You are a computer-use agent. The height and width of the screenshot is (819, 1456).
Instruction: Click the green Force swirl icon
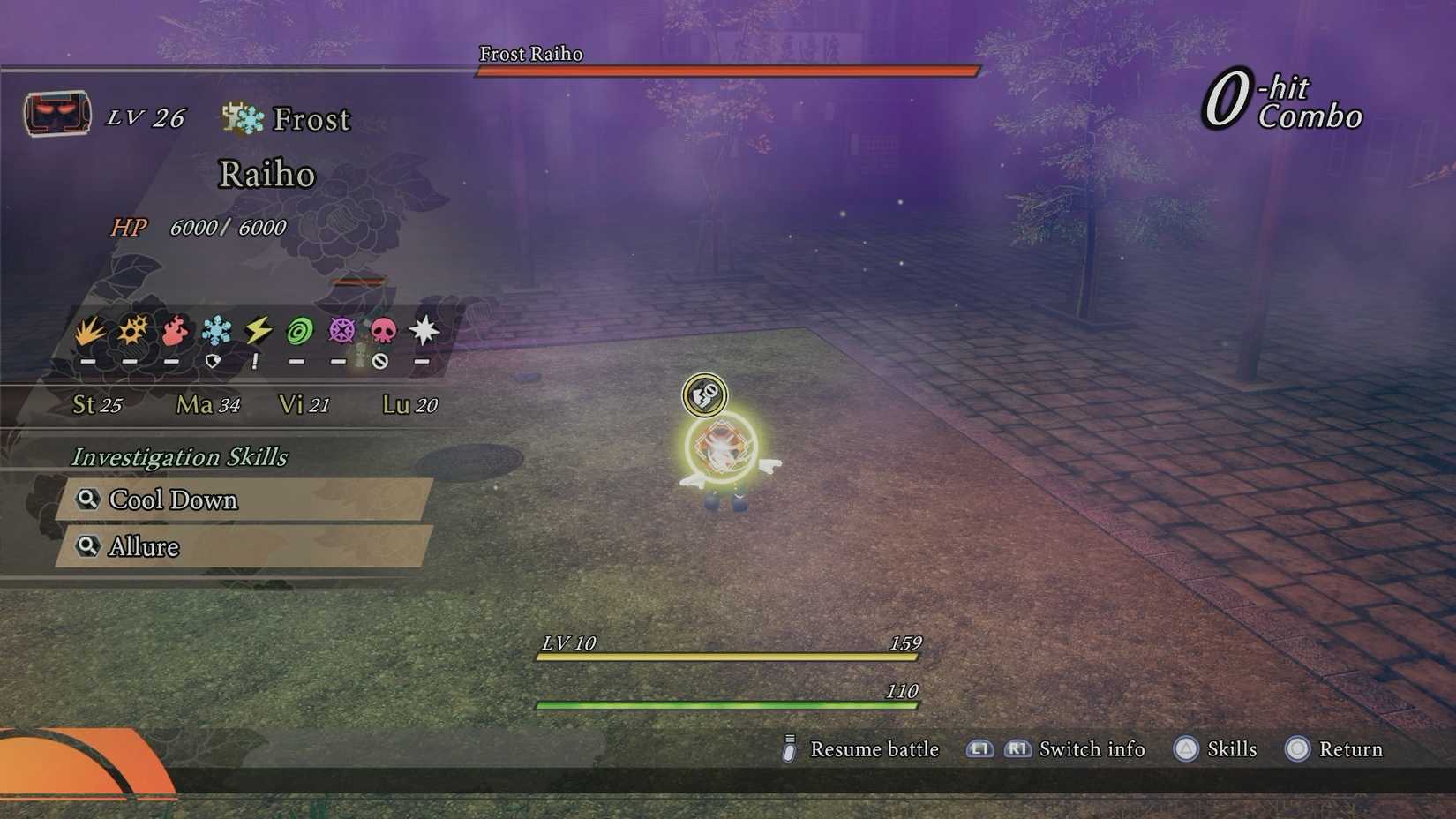click(297, 331)
